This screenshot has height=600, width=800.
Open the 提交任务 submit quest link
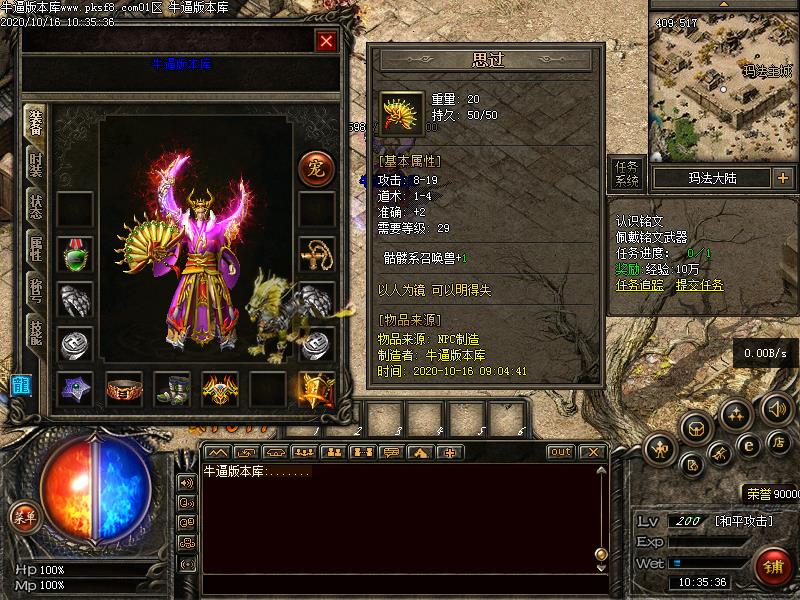pos(699,285)
